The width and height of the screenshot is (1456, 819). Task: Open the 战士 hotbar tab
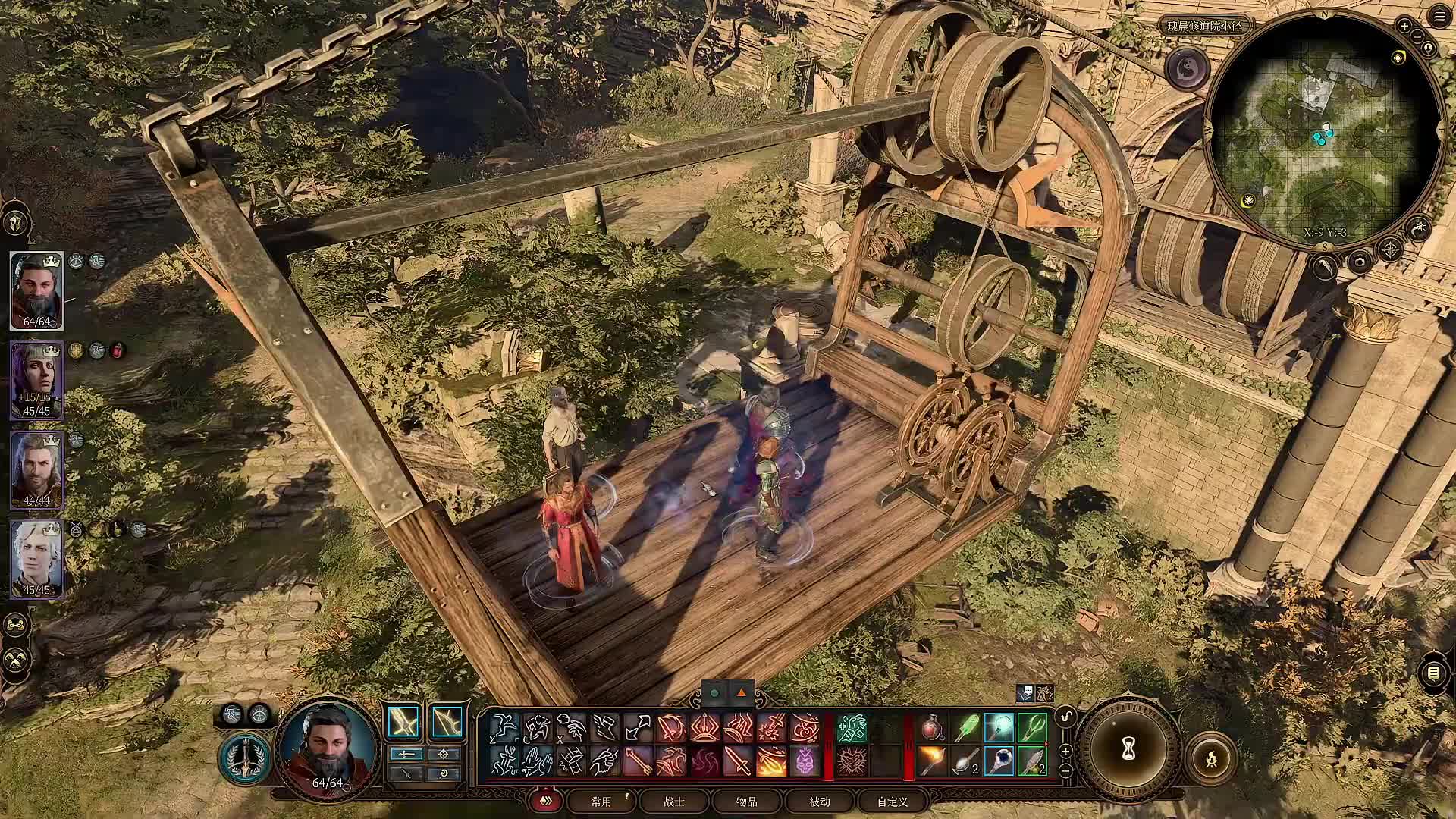click(673, 801)
